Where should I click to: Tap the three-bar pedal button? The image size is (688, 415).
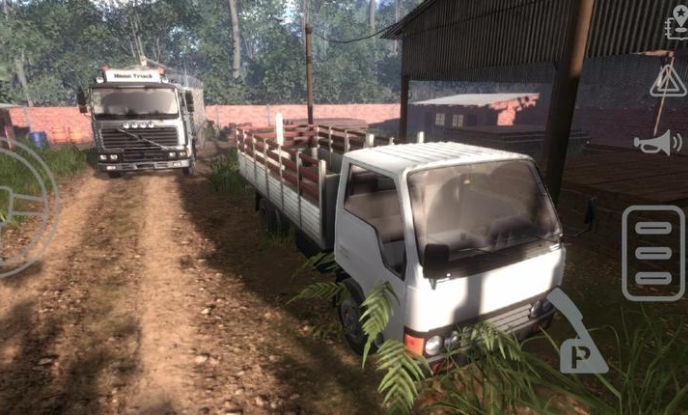coord(653,253)
